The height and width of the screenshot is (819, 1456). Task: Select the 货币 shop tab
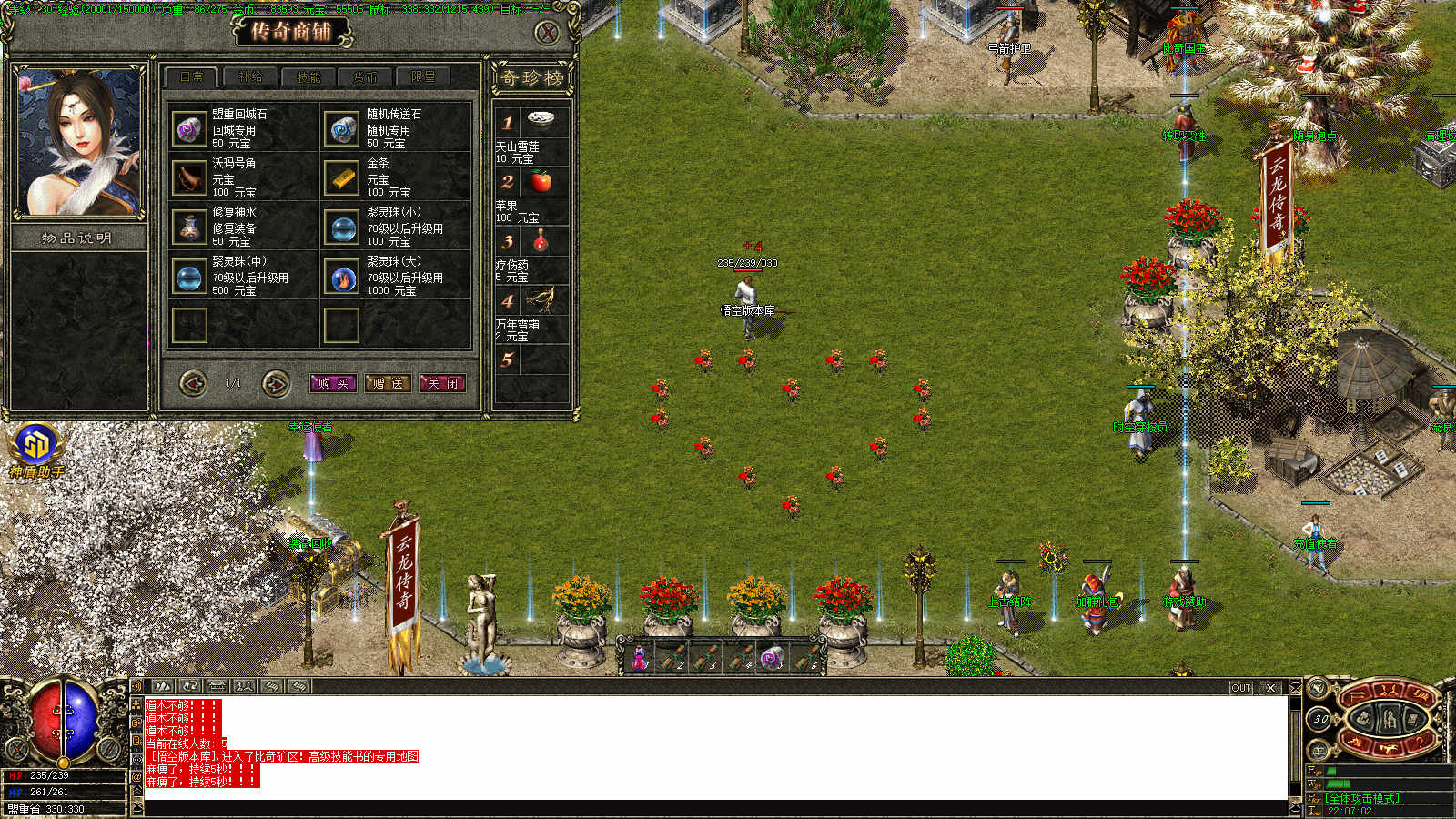pos(365,77)
